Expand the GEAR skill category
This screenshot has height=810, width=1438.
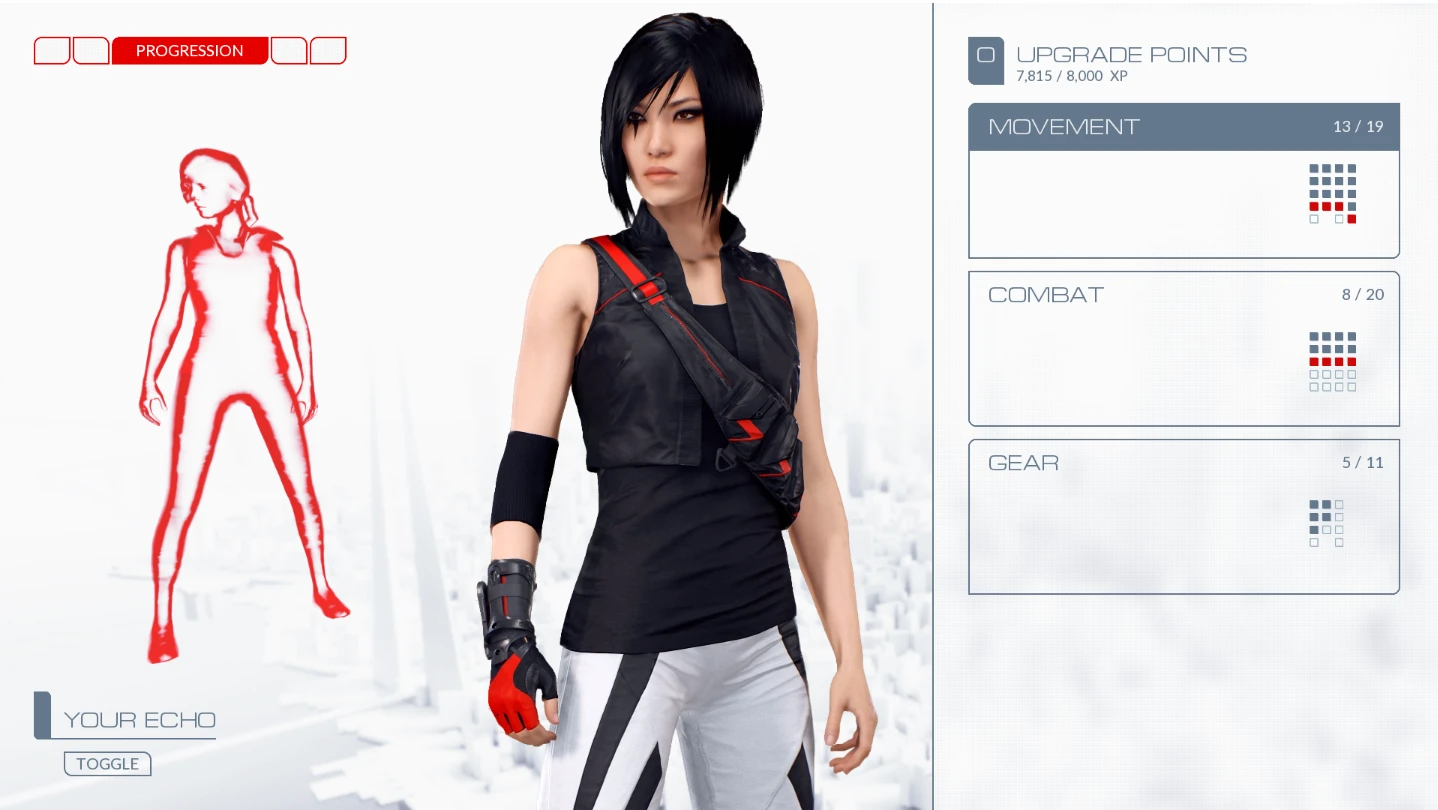(x=1184, y=463)
